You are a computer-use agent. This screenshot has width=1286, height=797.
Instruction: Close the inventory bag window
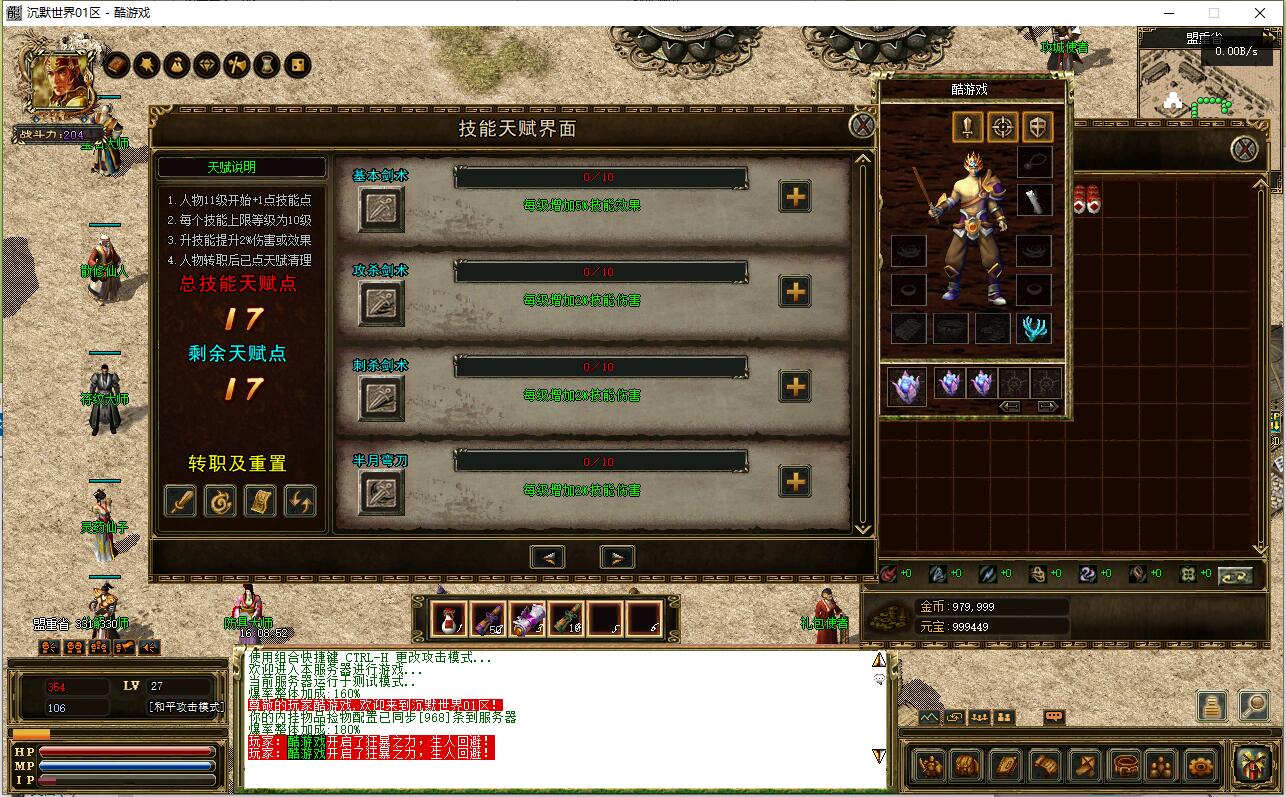click(1244, 150)
